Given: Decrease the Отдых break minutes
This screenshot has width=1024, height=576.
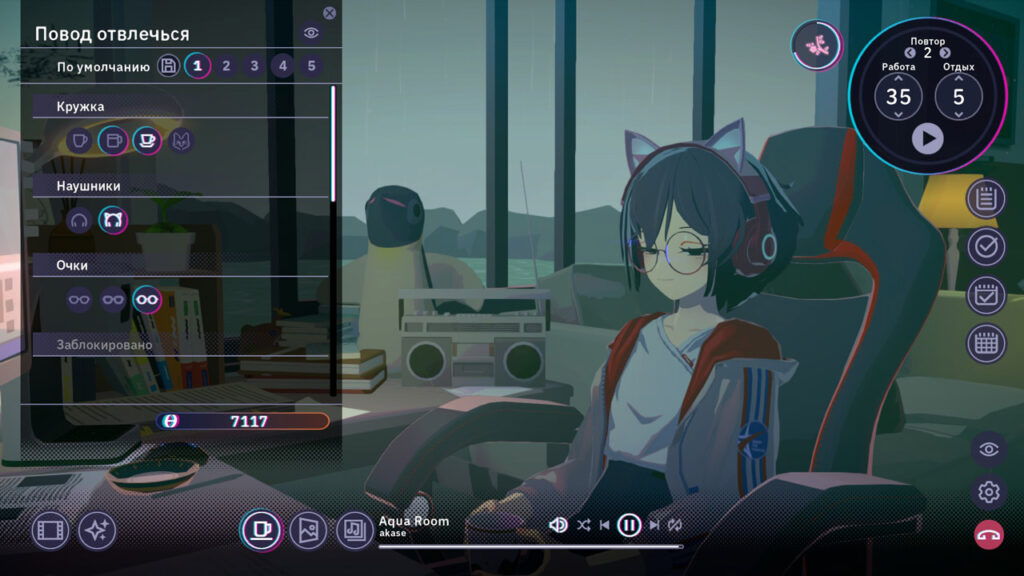Looking at the screenshot, I should (x=958, y=115).
